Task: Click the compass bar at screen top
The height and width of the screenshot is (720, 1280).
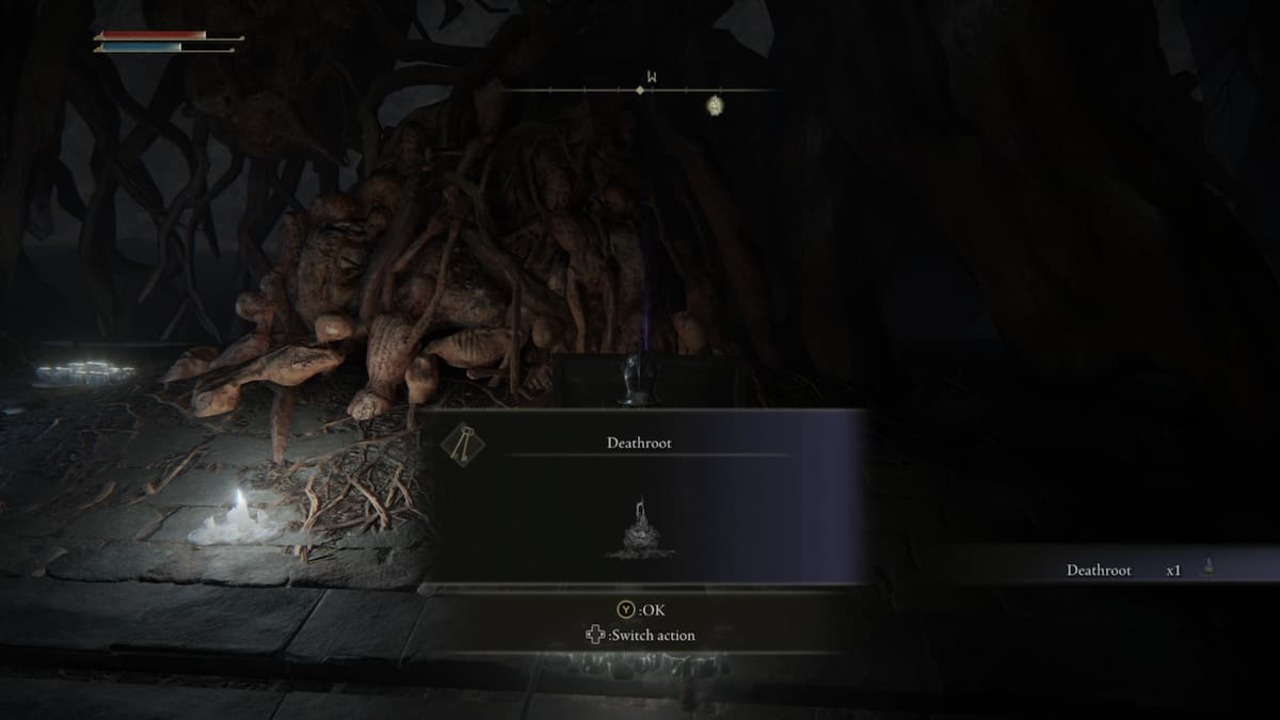Action: point(640,90)
